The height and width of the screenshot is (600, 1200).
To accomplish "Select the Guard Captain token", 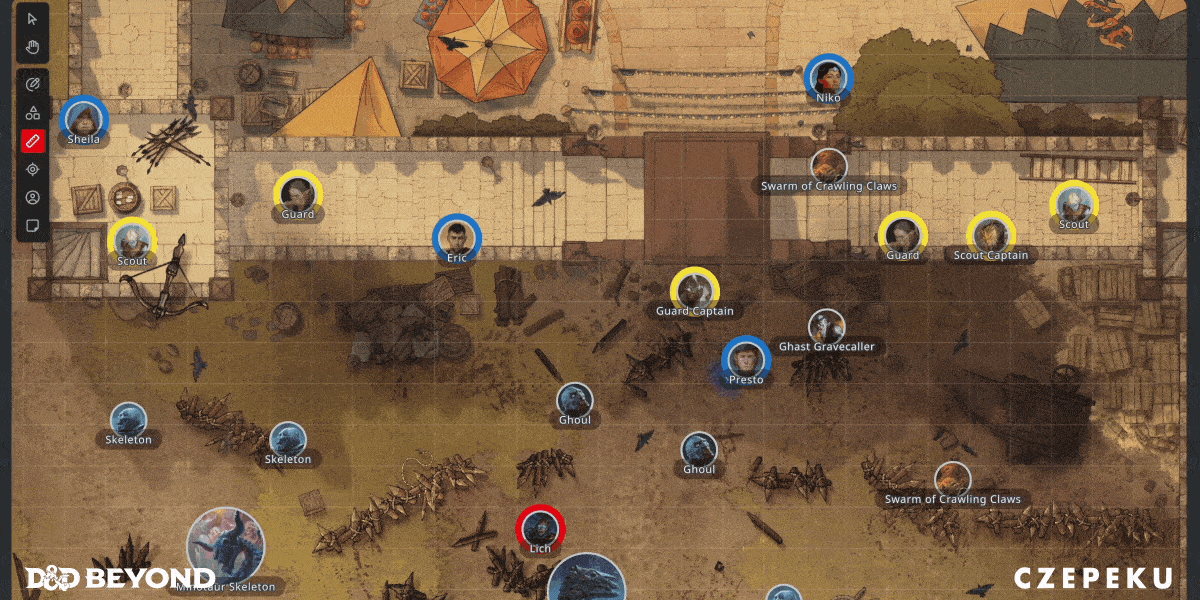I will (x=694, y=291).
